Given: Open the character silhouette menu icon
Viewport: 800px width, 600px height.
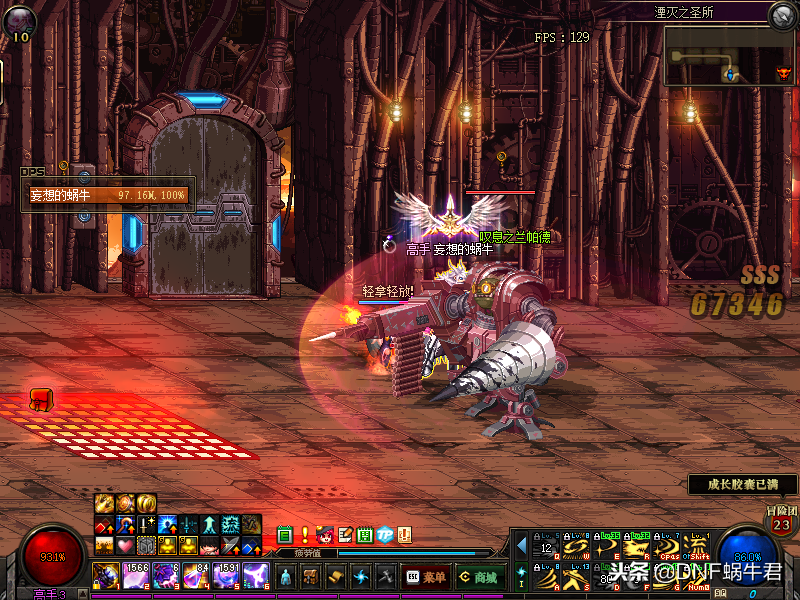Looking at the screenshot, I should point(285,576).
